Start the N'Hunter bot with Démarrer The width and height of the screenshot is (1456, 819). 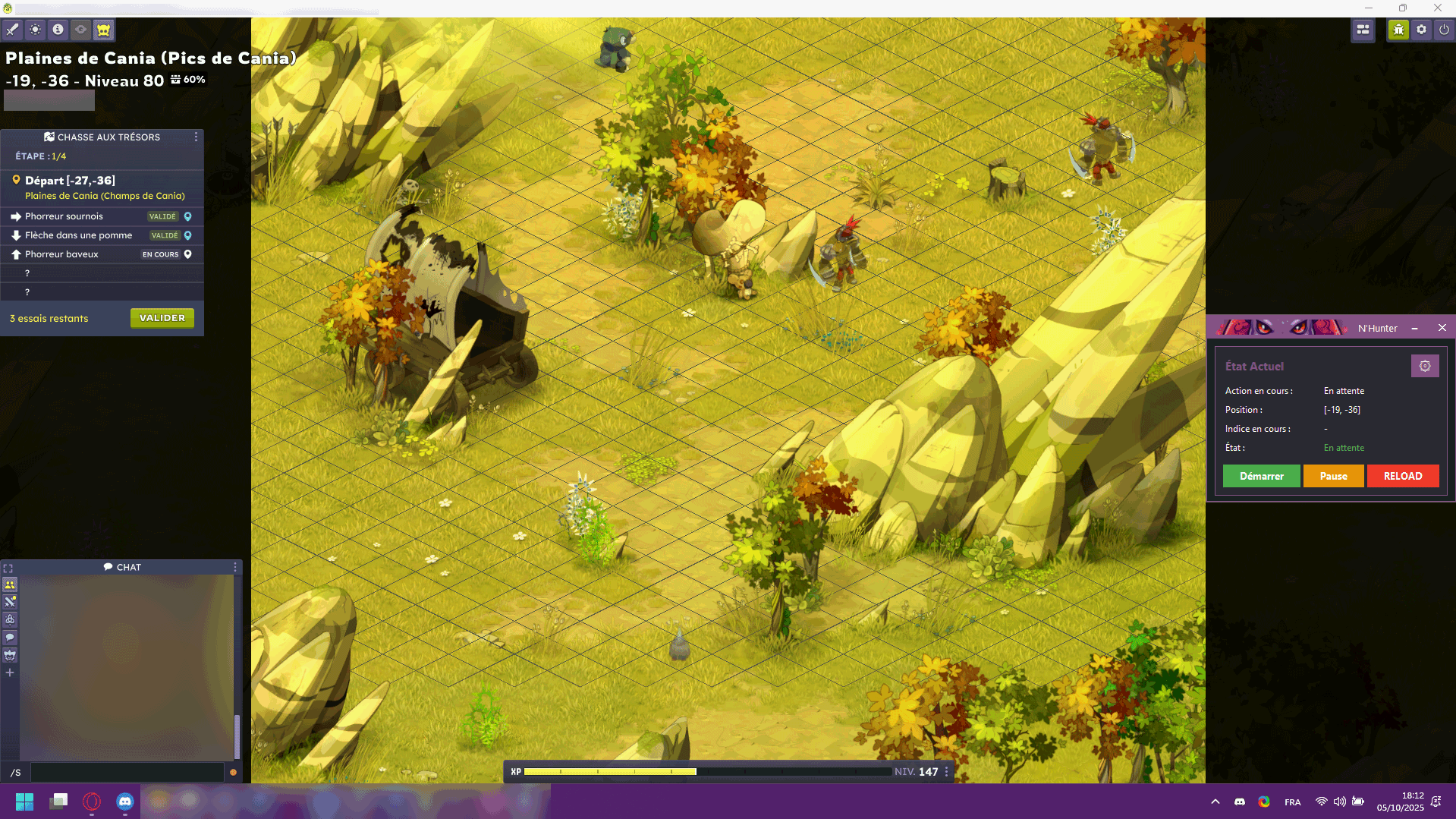coord(1261,476)
